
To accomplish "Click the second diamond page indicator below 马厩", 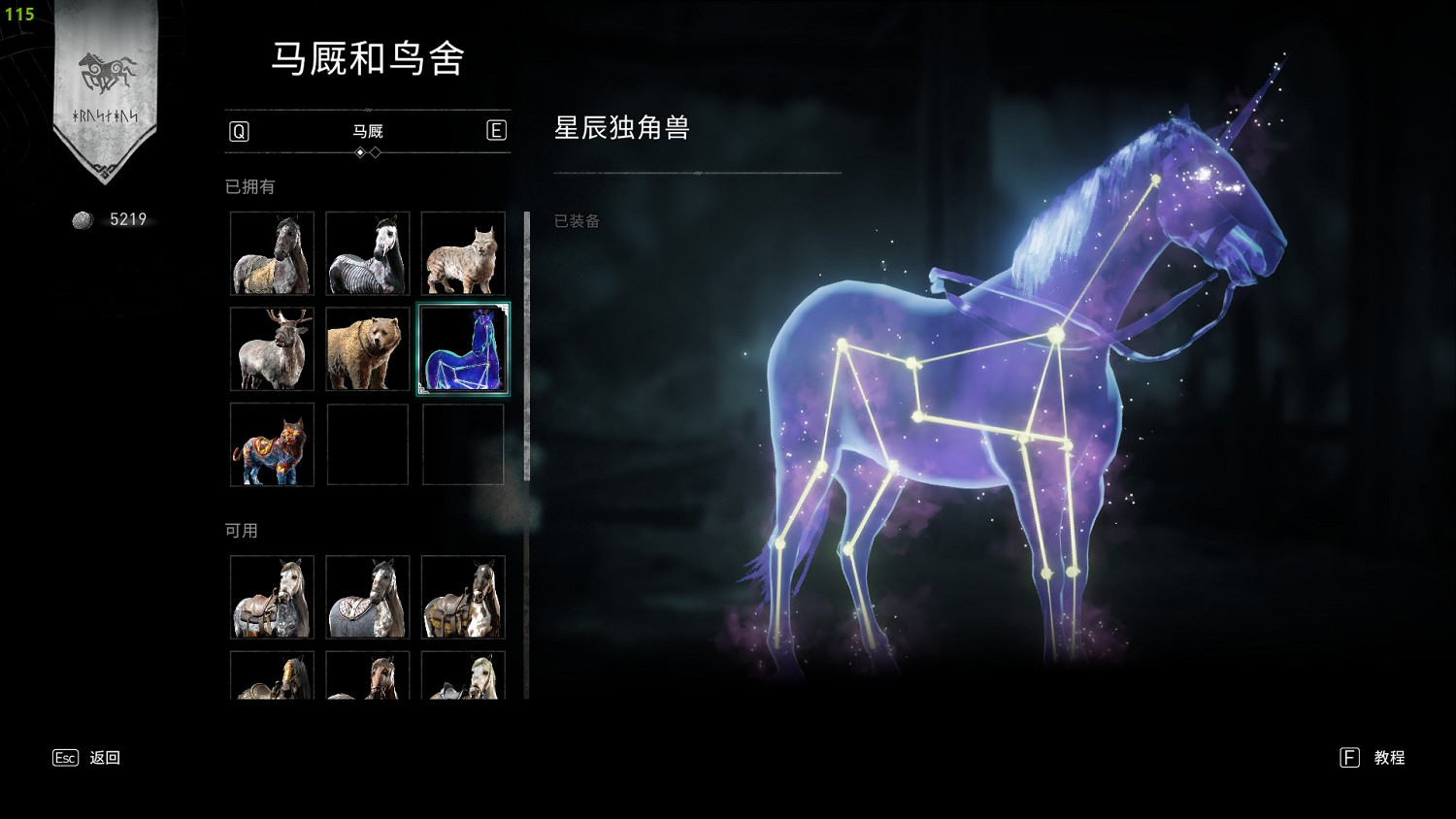I will pyautogui.click(x=375, y=152).
